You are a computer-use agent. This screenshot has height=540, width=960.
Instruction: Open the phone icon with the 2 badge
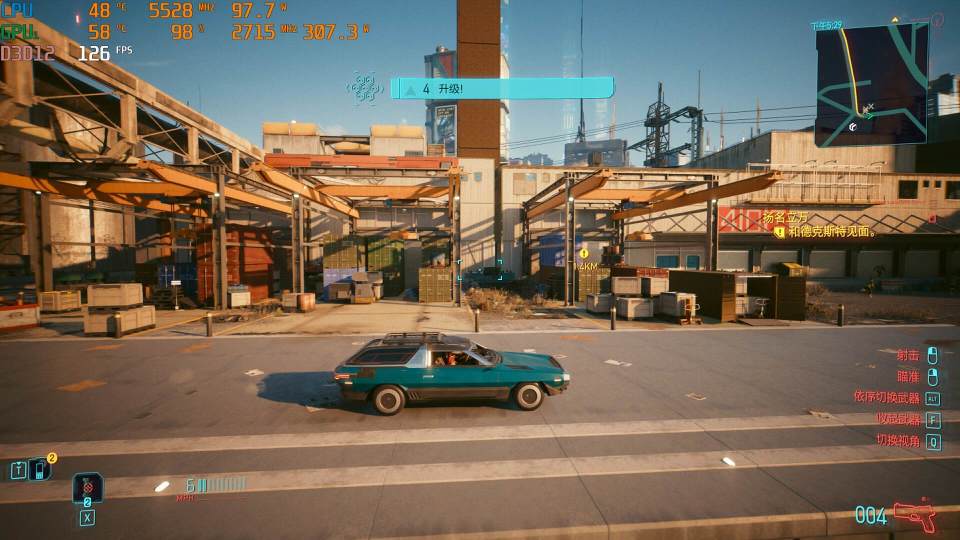point(41,468)
